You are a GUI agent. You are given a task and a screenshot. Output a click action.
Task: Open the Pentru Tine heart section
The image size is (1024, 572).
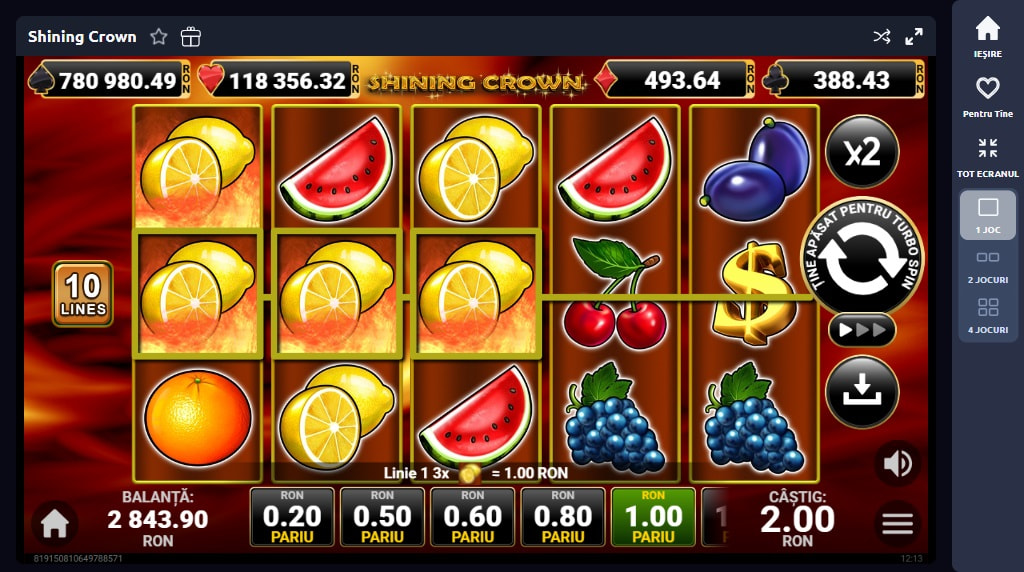coord(987,96)
